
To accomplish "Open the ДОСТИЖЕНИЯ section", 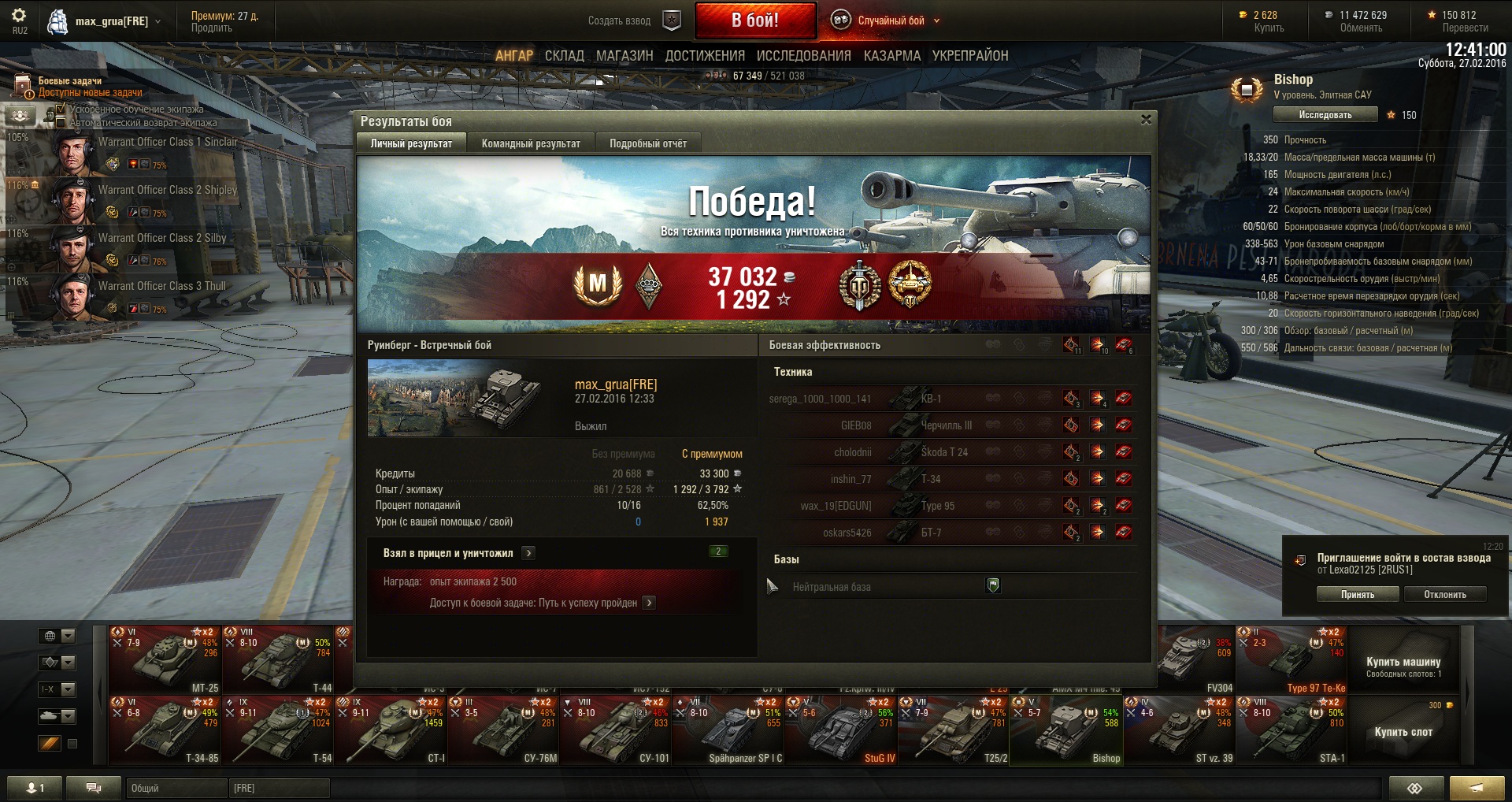I will pyautogui.click(x=705, y=56).
